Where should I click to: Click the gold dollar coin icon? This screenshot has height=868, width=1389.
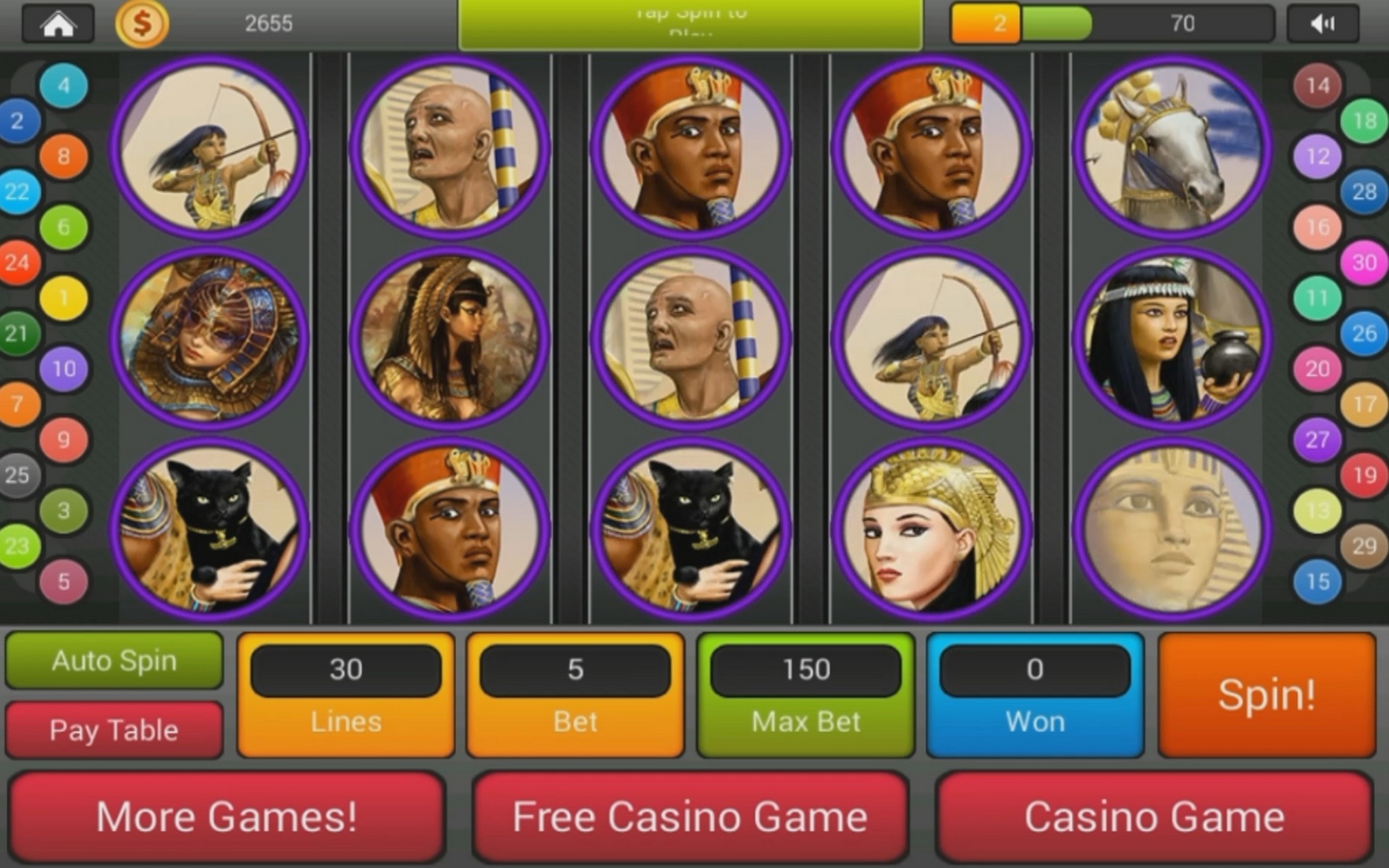coord(142,23)
